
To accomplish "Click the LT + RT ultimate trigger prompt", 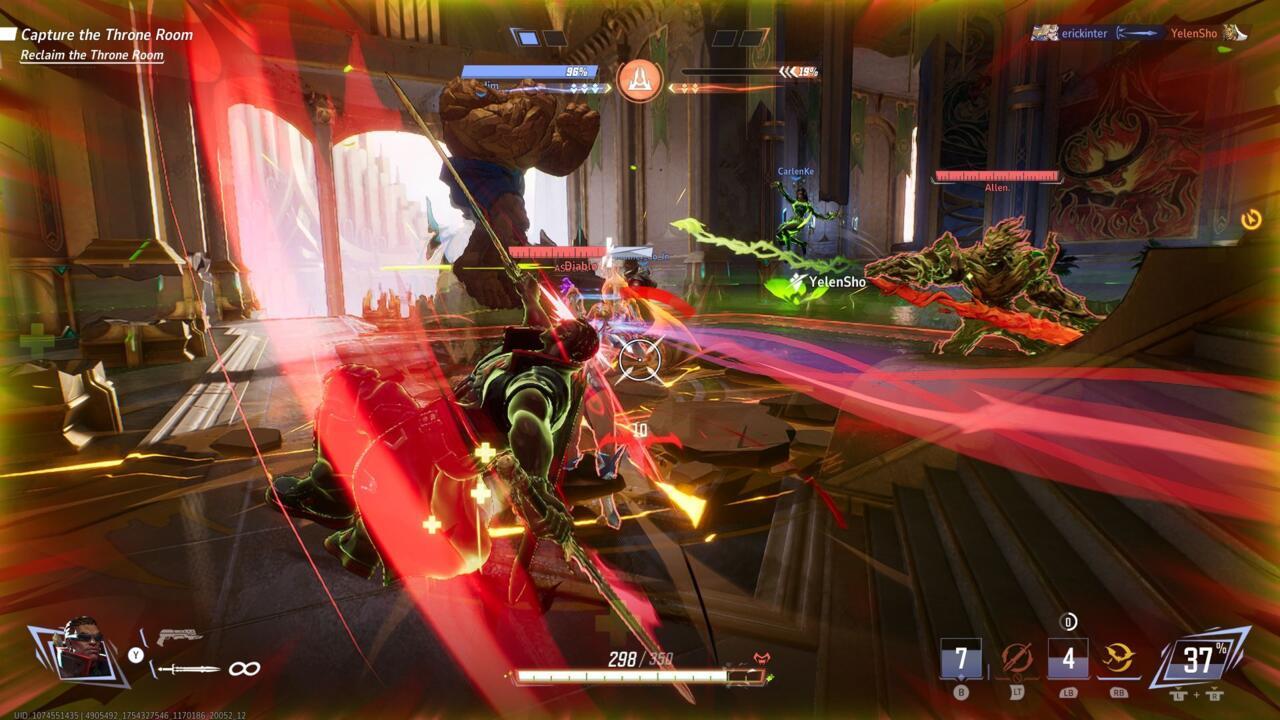I will coord(1195,694).
